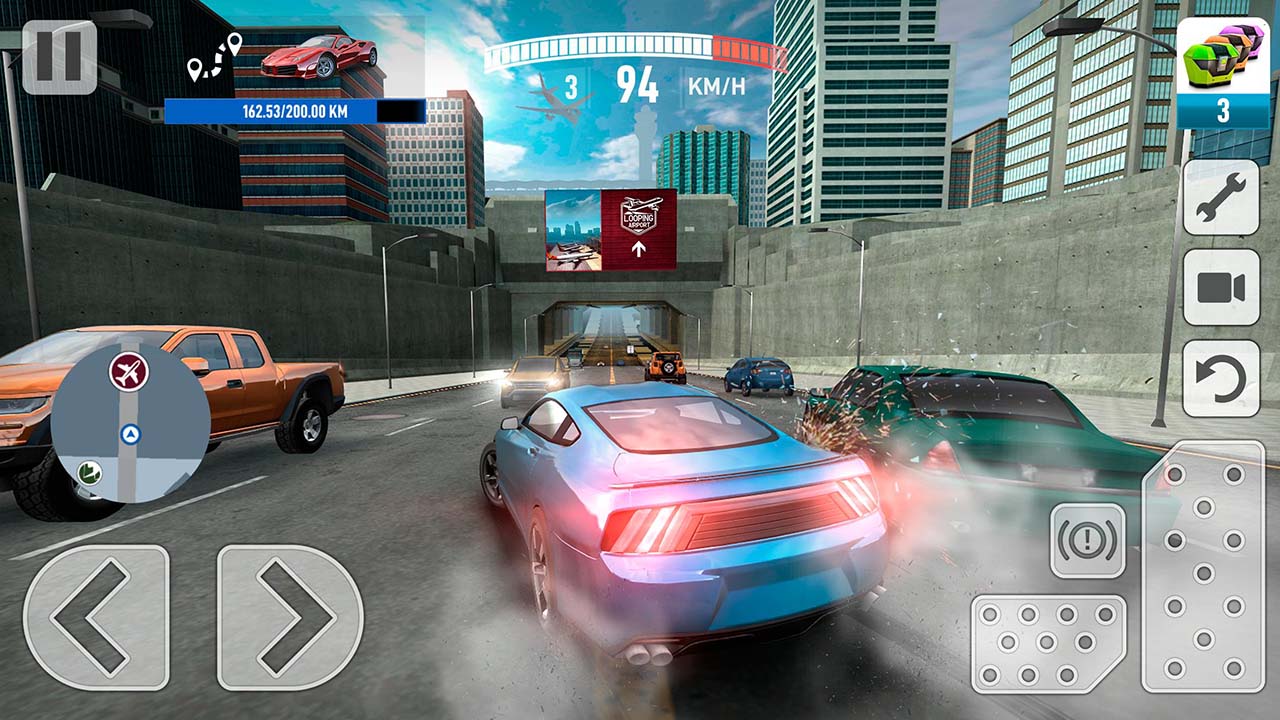Tap the gas pedal
Viewport: 1280px width, 720px height.
[1203, 567]
